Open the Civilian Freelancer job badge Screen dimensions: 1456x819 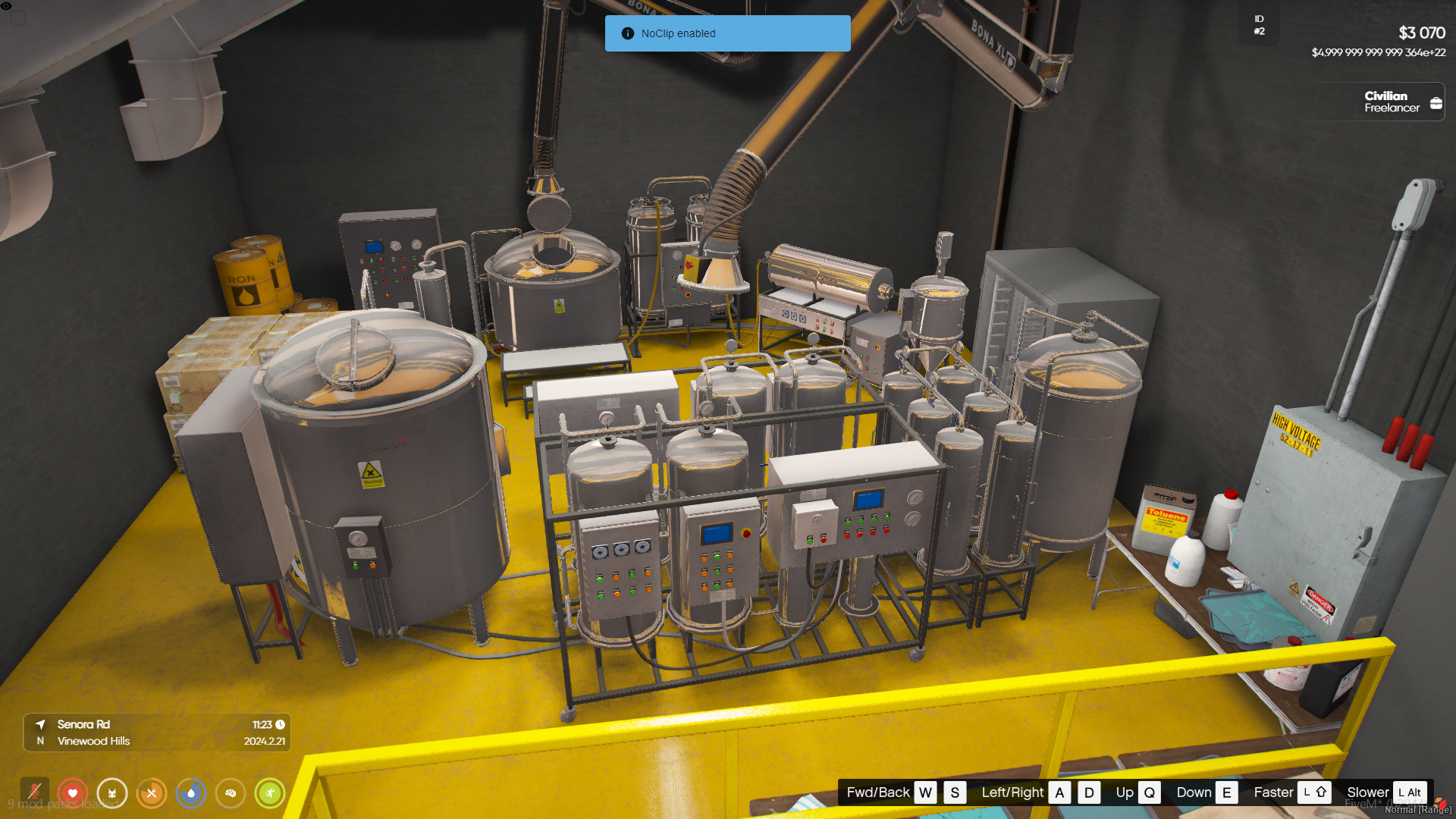coord(1401,102)
